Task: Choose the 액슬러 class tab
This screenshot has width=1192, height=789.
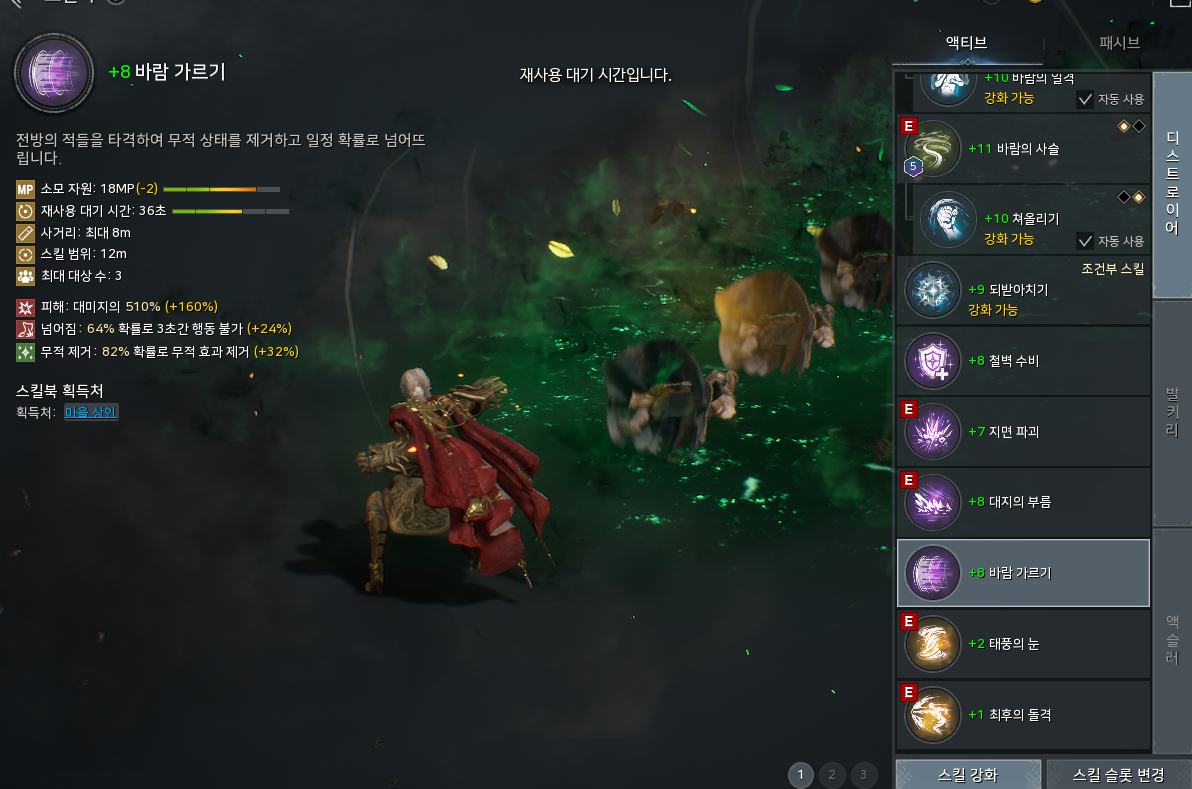Action: (x=1171, y=638)
